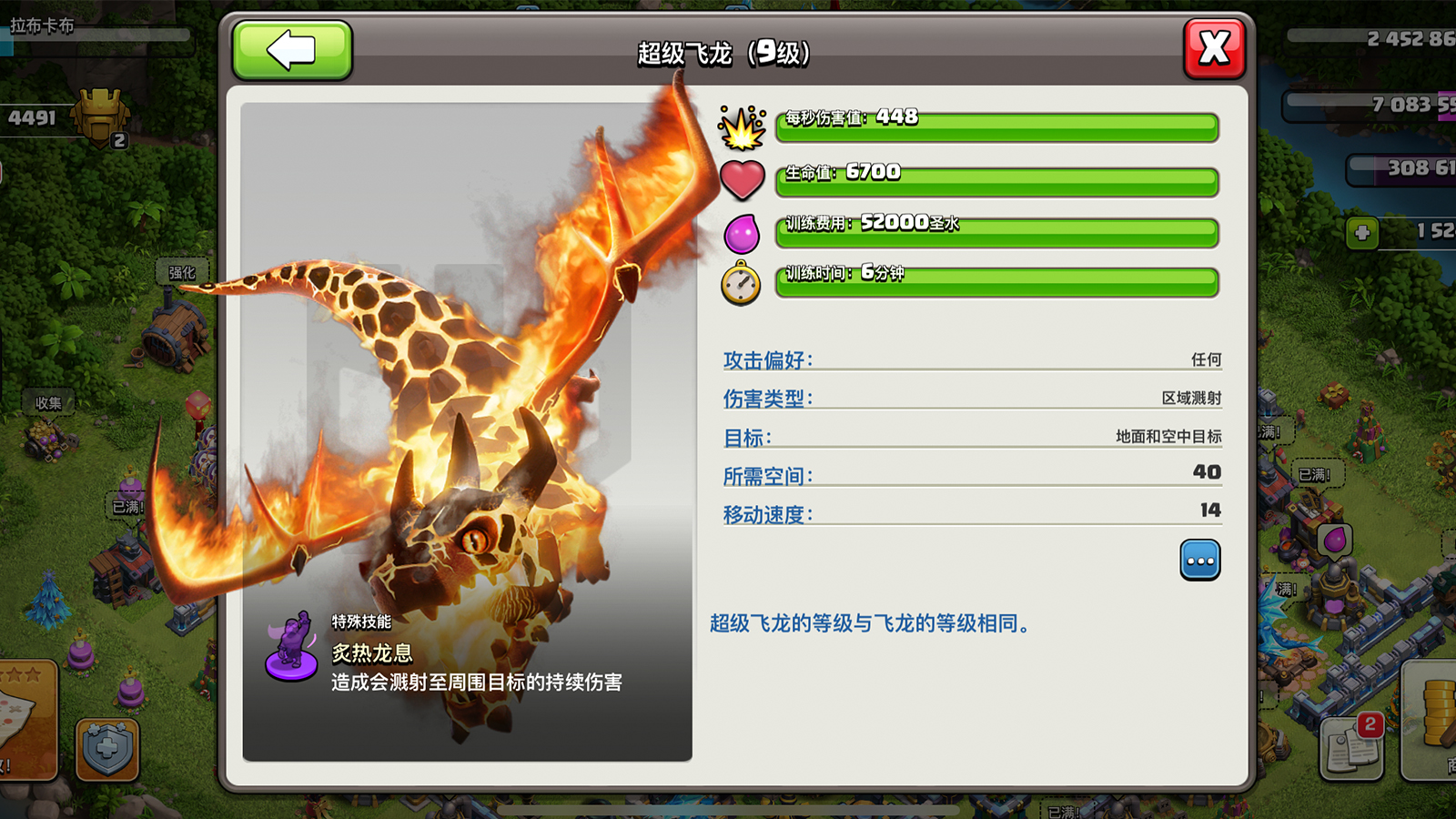
Task: Add gems with the green plus button
Action: coord(1362,233)
